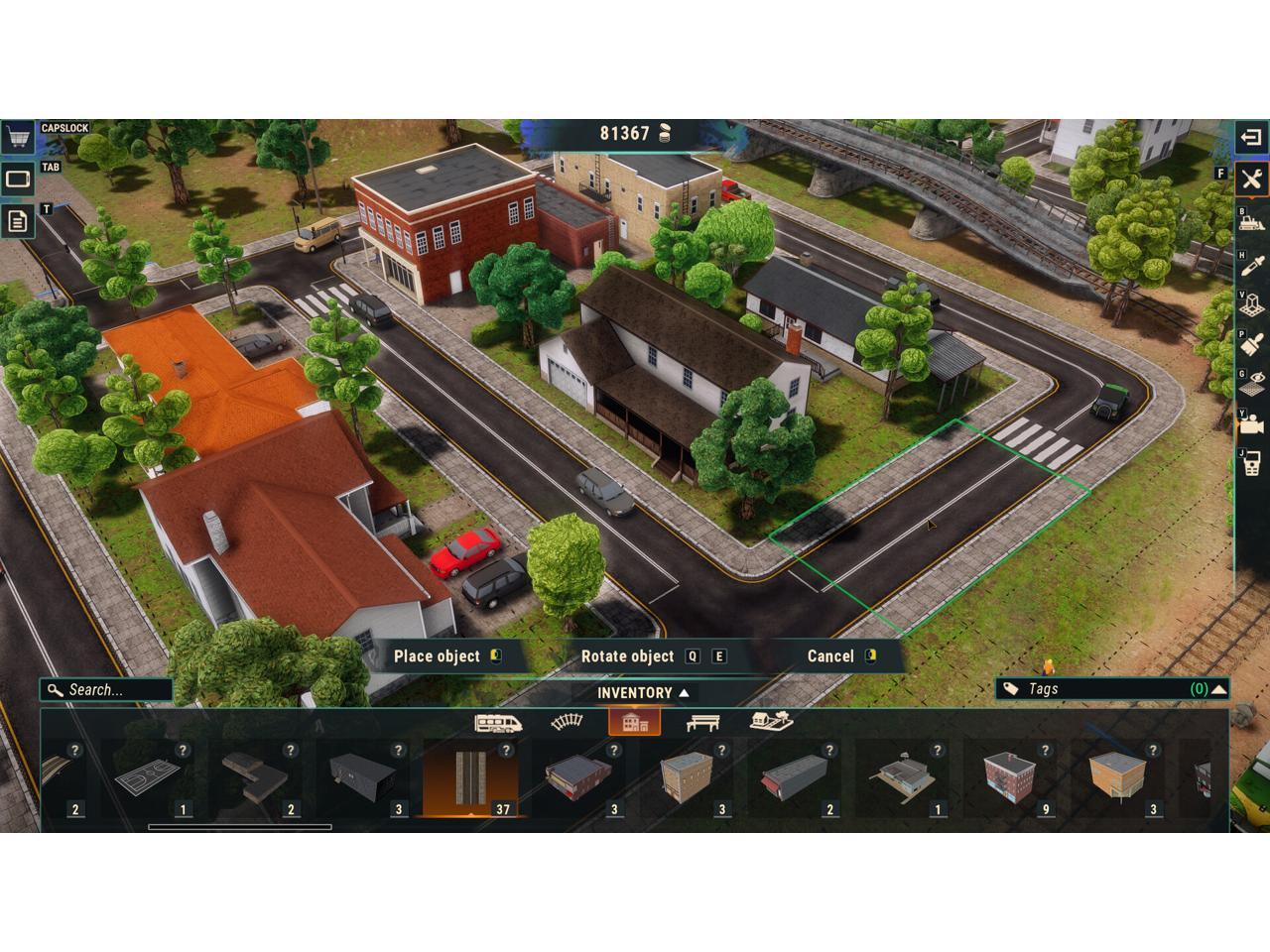Open the shopping cart store

pos(17,137)
